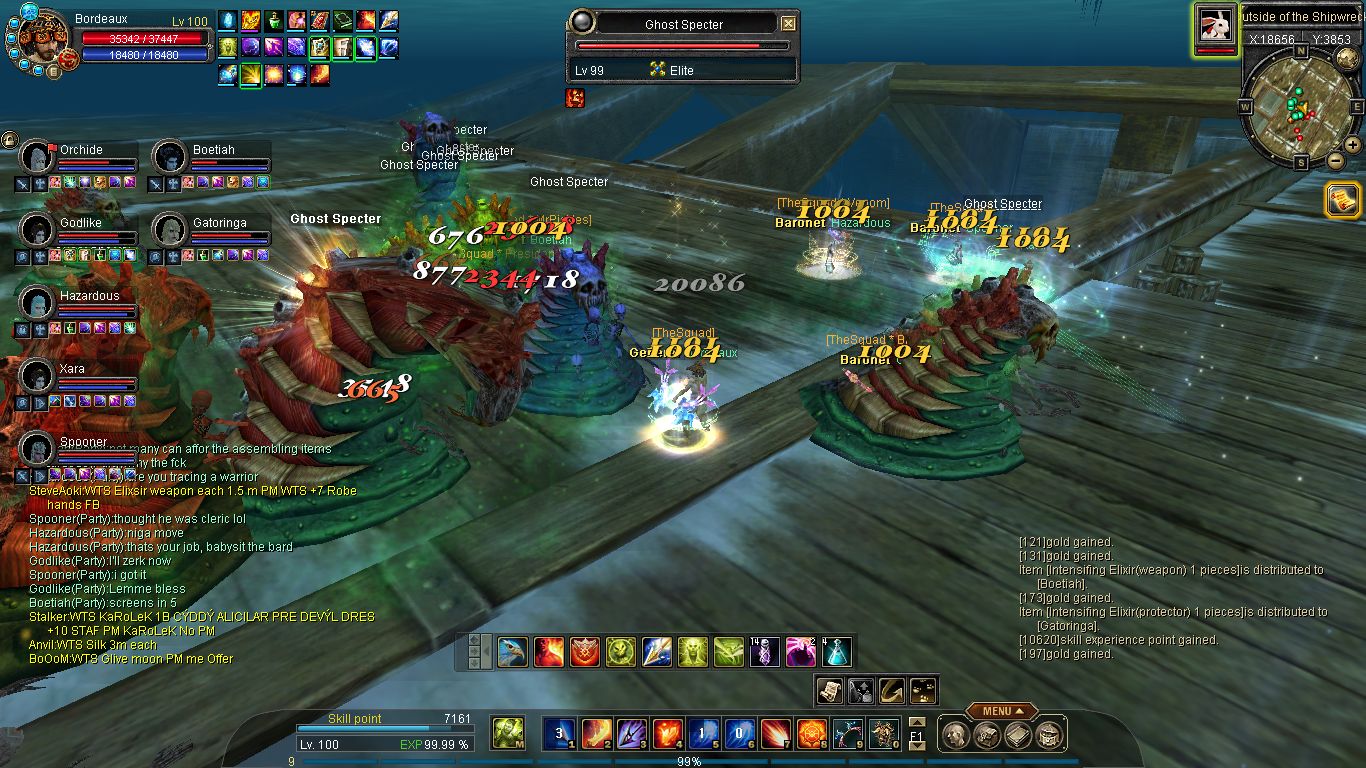
Task: Zoom out the minimap
Action: point(1336,160)
